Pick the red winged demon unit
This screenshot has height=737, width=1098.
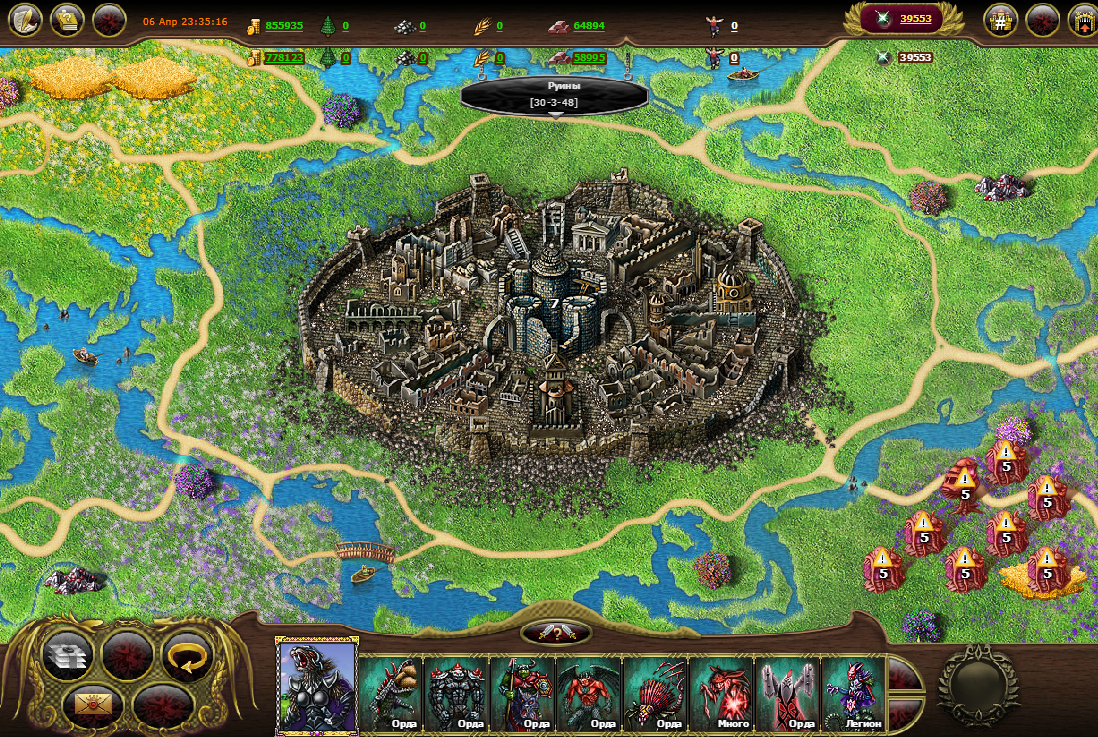(589, 692)
